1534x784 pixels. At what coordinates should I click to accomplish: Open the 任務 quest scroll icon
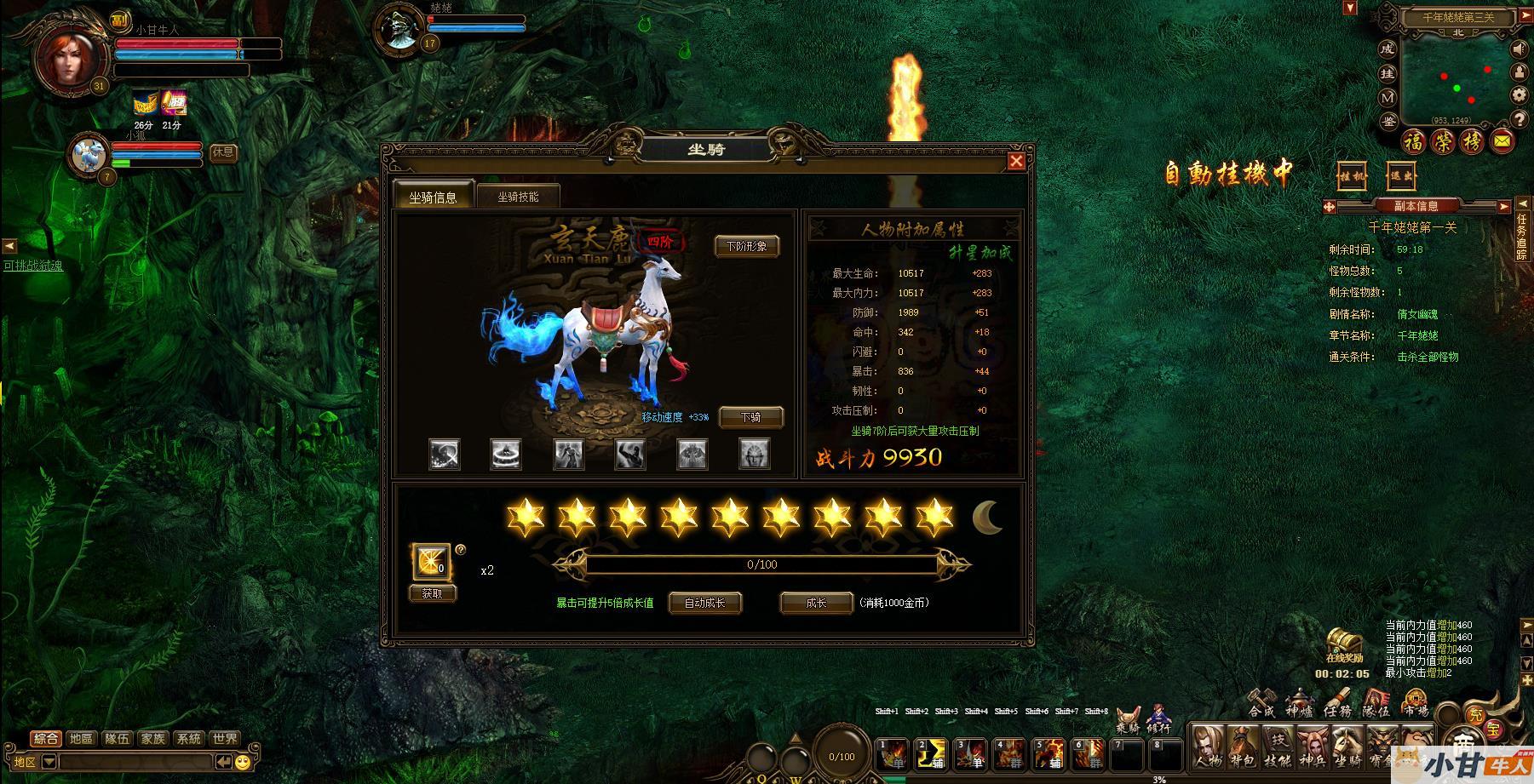click(x=1337, y=703)
